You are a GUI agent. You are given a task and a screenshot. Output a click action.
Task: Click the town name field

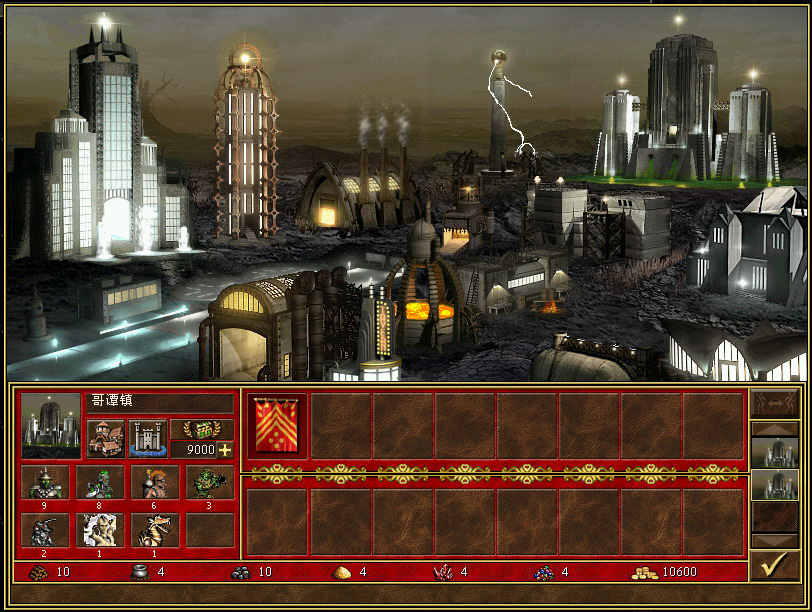(160, 402)
